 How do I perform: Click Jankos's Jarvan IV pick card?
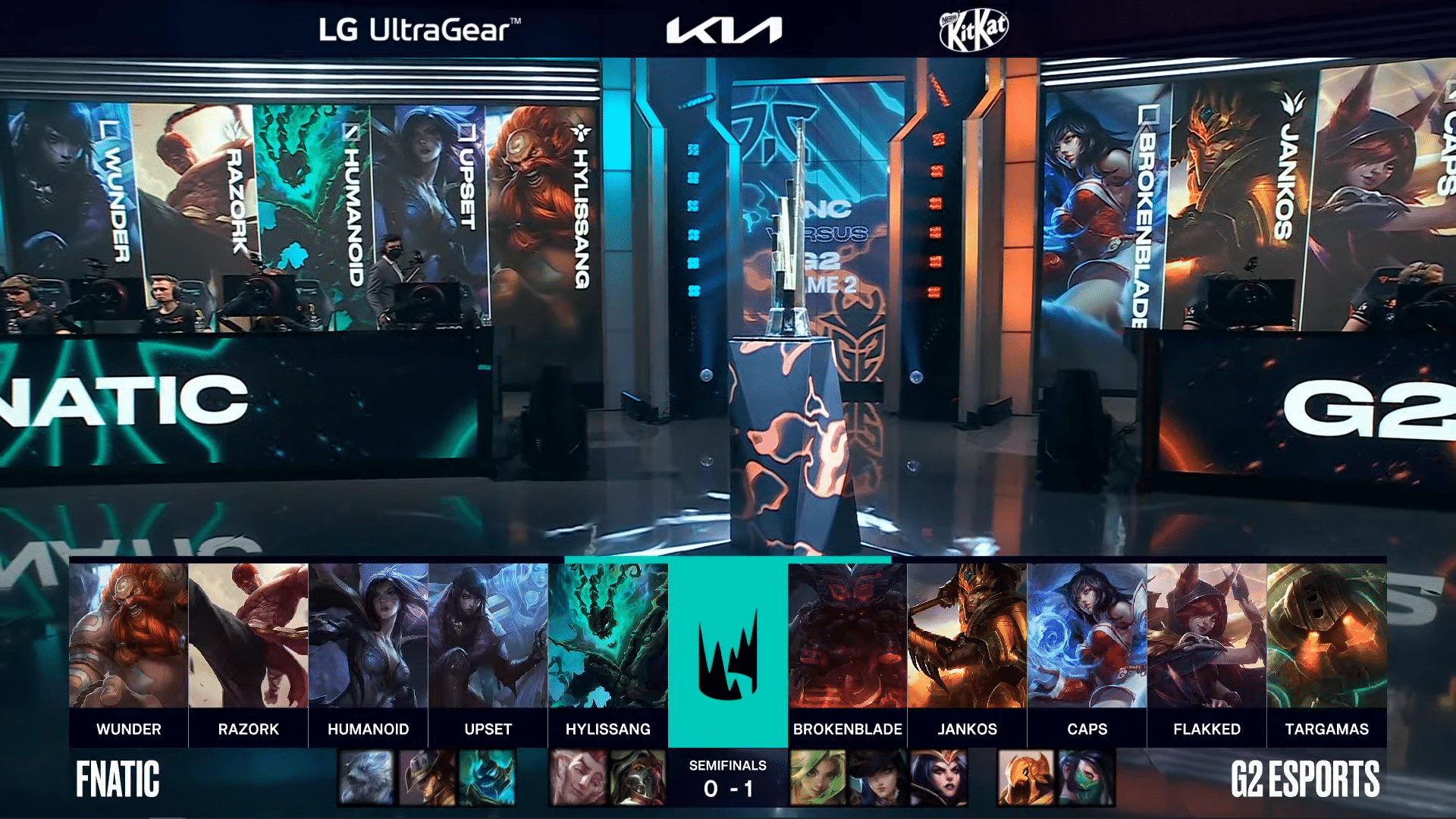967,637
